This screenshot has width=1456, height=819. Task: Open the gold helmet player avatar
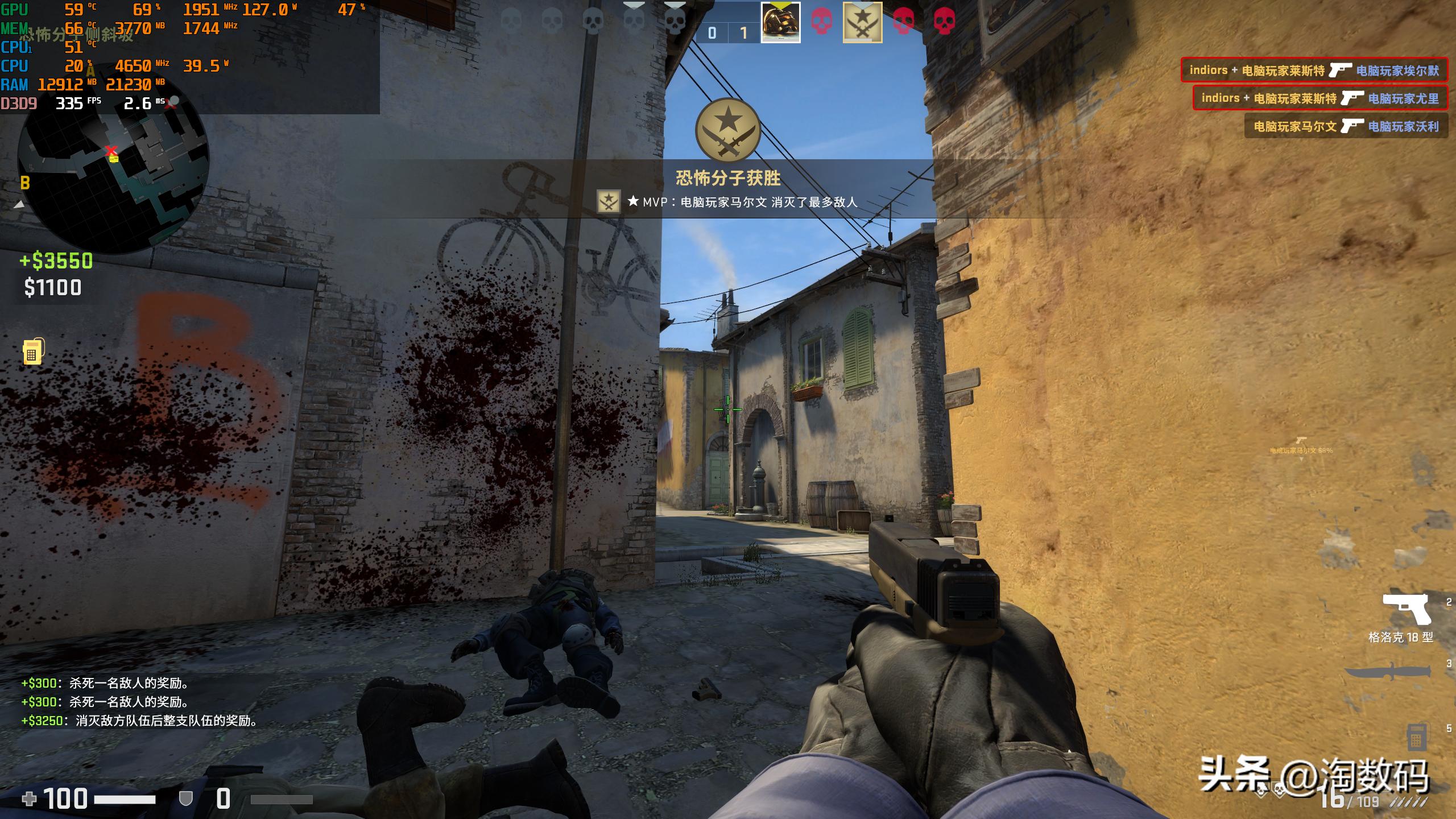click(x=780, y=23)
